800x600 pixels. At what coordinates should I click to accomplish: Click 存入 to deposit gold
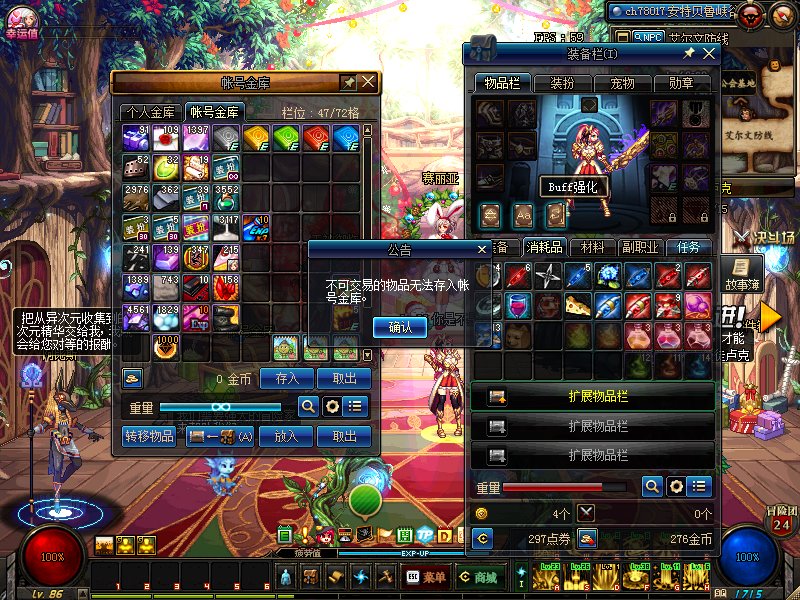pos(287,379)
